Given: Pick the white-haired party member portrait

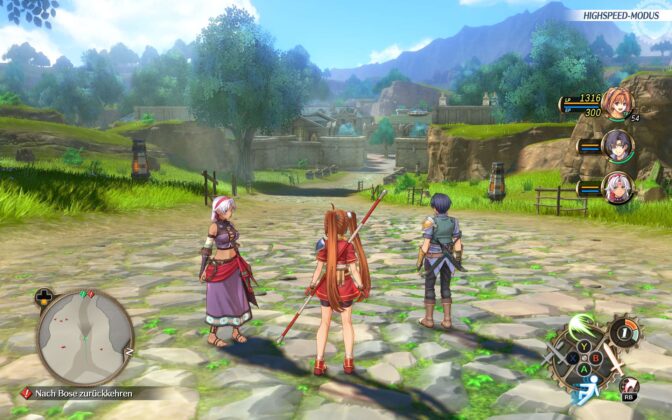Looking at the screenshot, I should pos(617,187).
